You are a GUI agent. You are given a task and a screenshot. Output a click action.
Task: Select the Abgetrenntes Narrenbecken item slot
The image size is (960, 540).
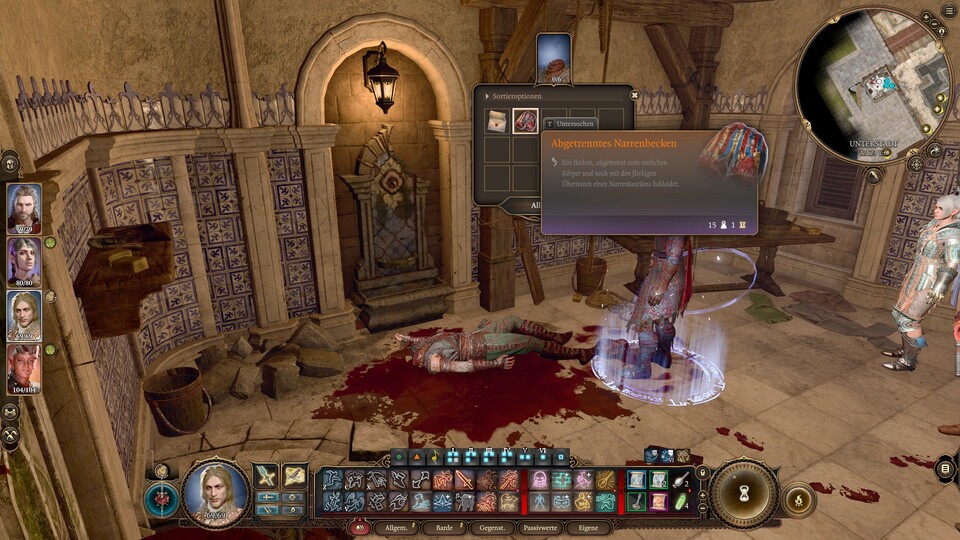(526, 122)
